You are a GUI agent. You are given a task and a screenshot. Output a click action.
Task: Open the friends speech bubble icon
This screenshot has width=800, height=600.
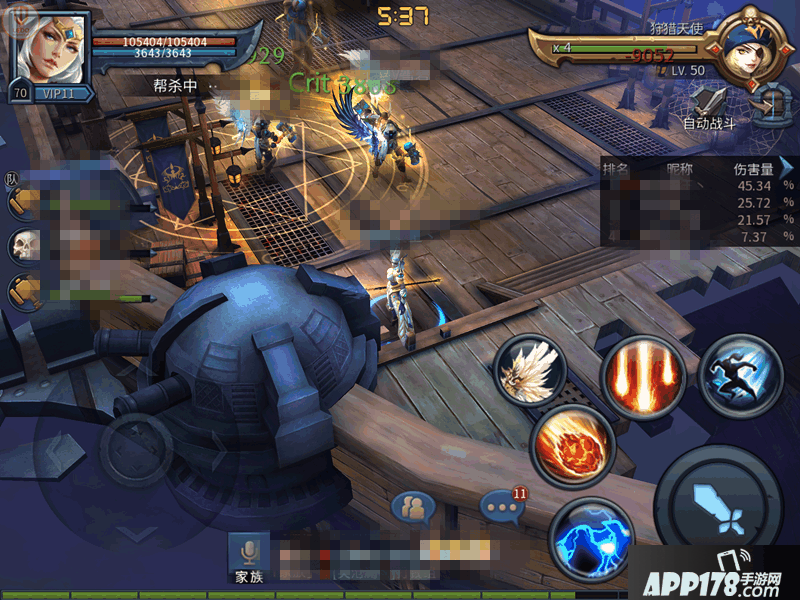coord(413,508)
